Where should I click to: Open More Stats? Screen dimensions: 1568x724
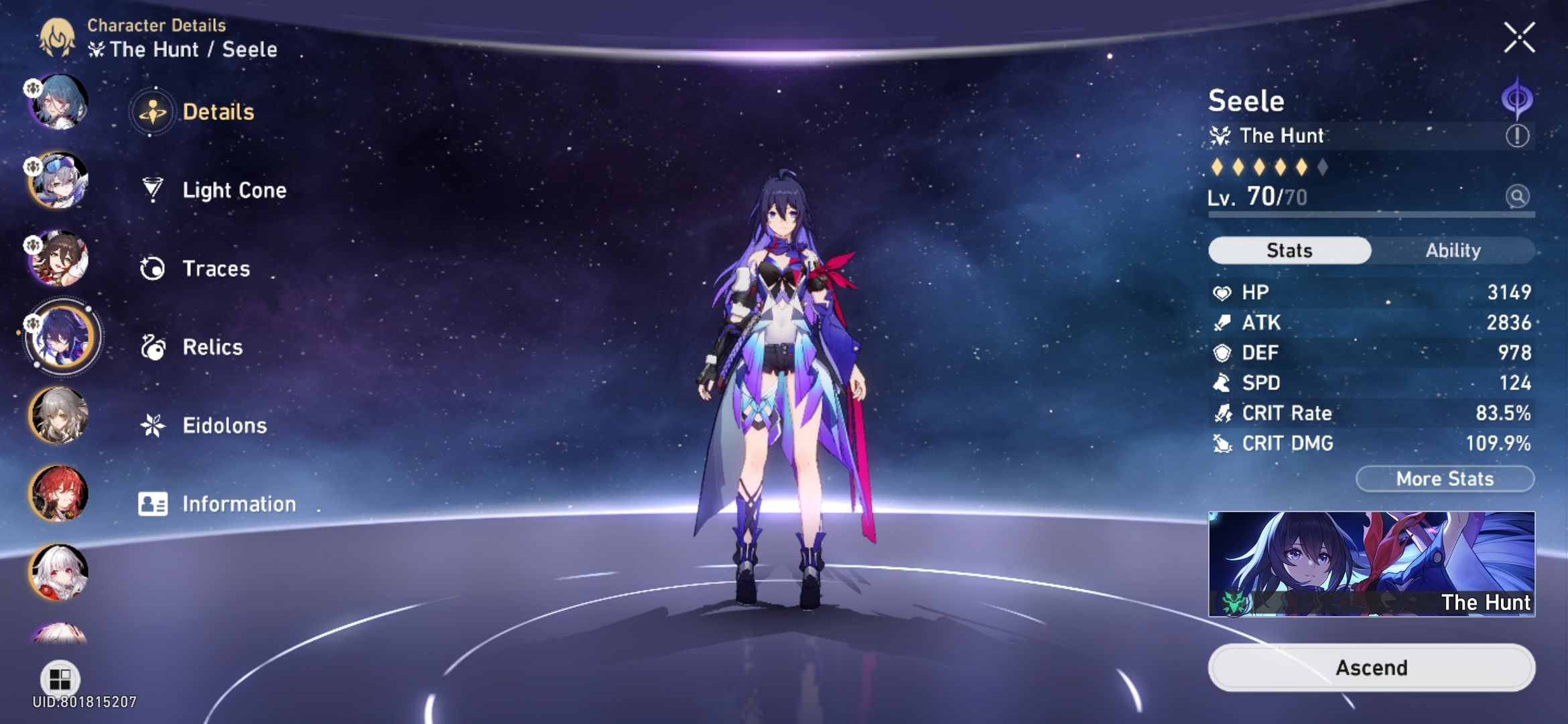tap(1444, 478)
